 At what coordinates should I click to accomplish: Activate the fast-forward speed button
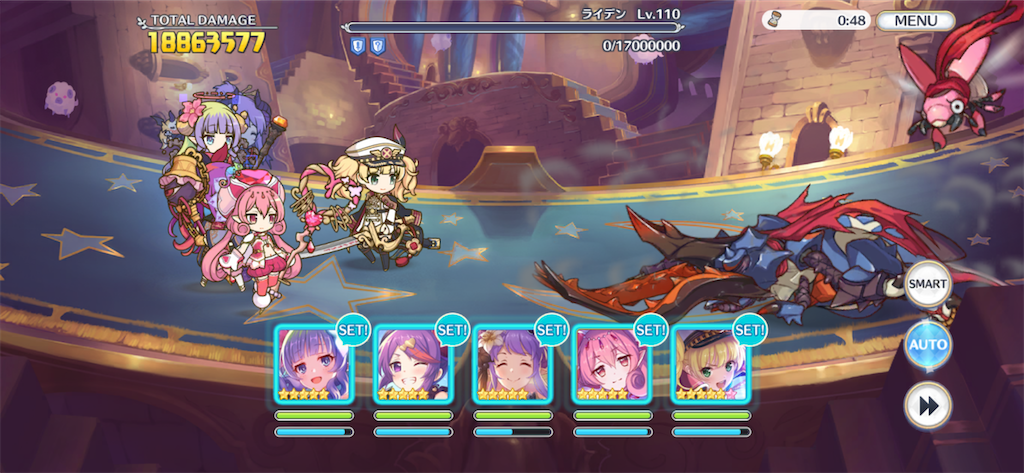point(927,405)
